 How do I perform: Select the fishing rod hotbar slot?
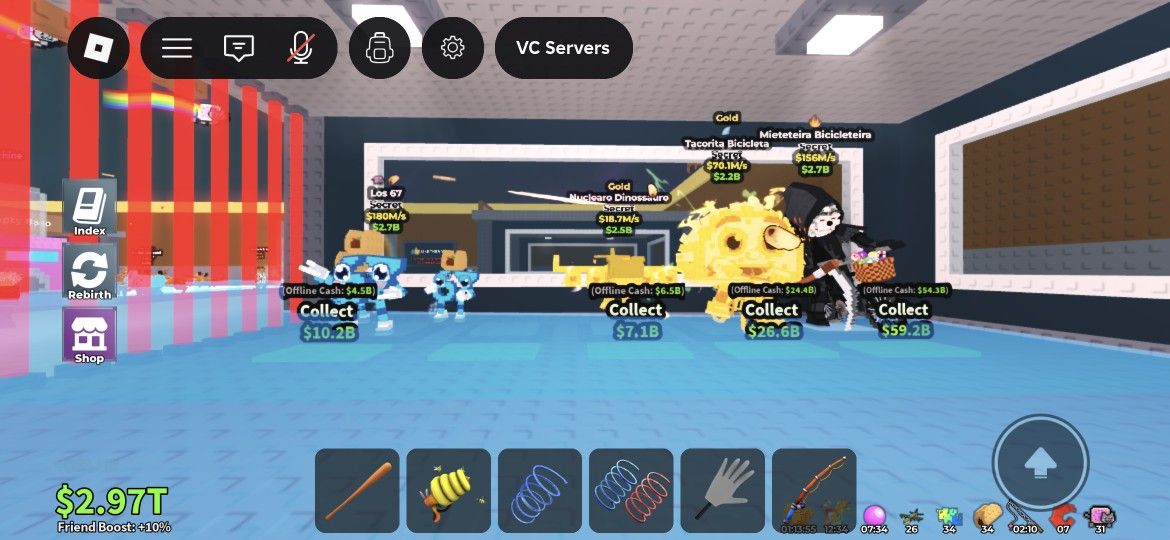[814, 490]
